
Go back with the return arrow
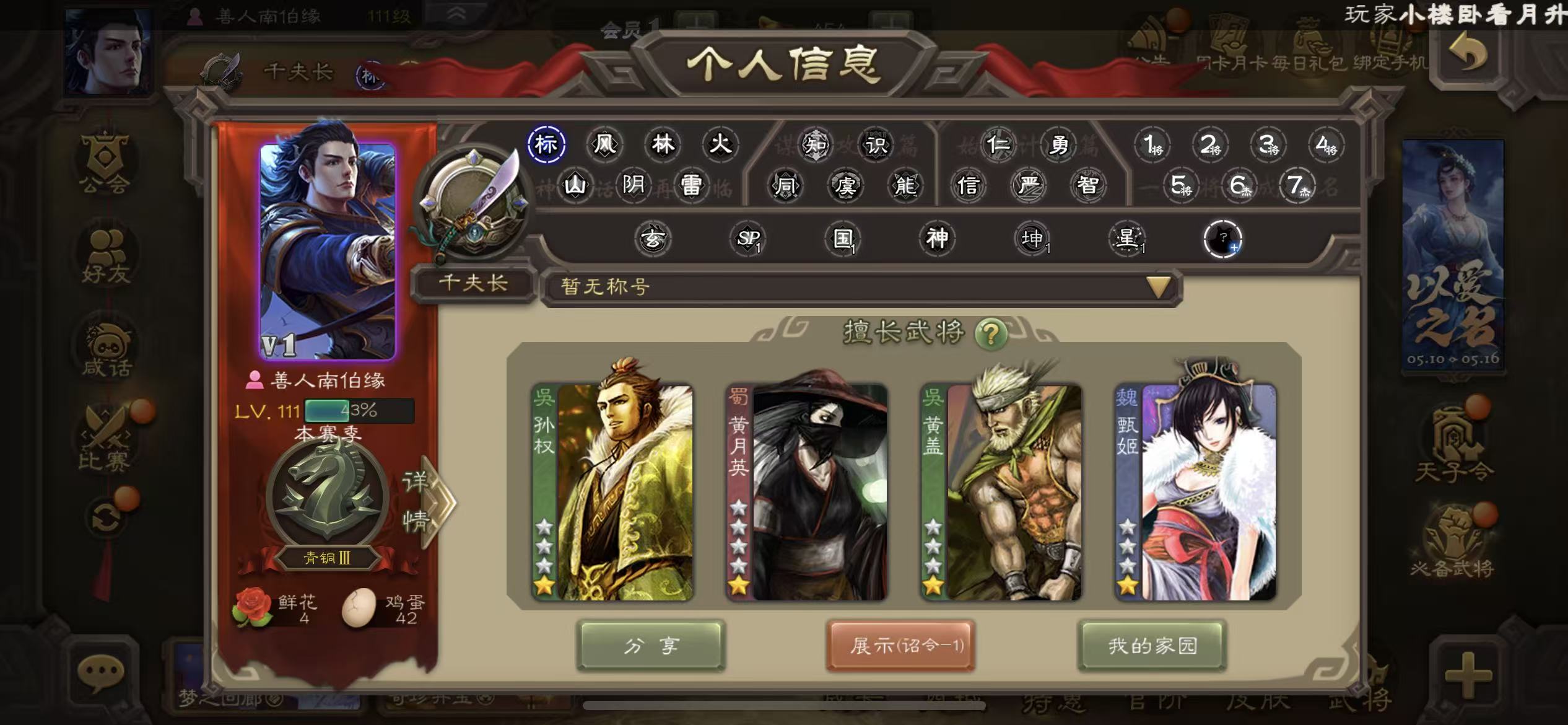(1468, 55)
